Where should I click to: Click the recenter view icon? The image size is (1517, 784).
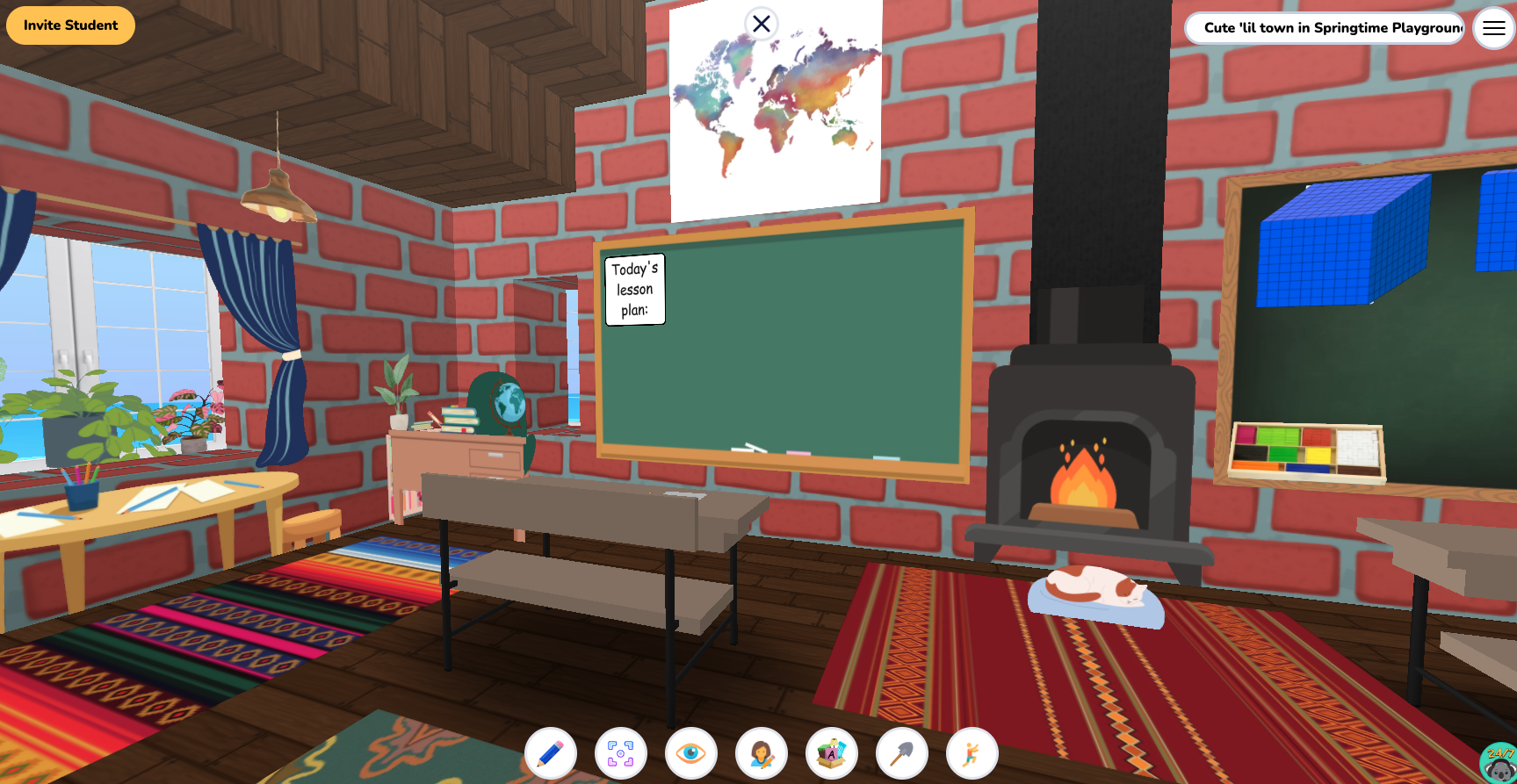622,752
